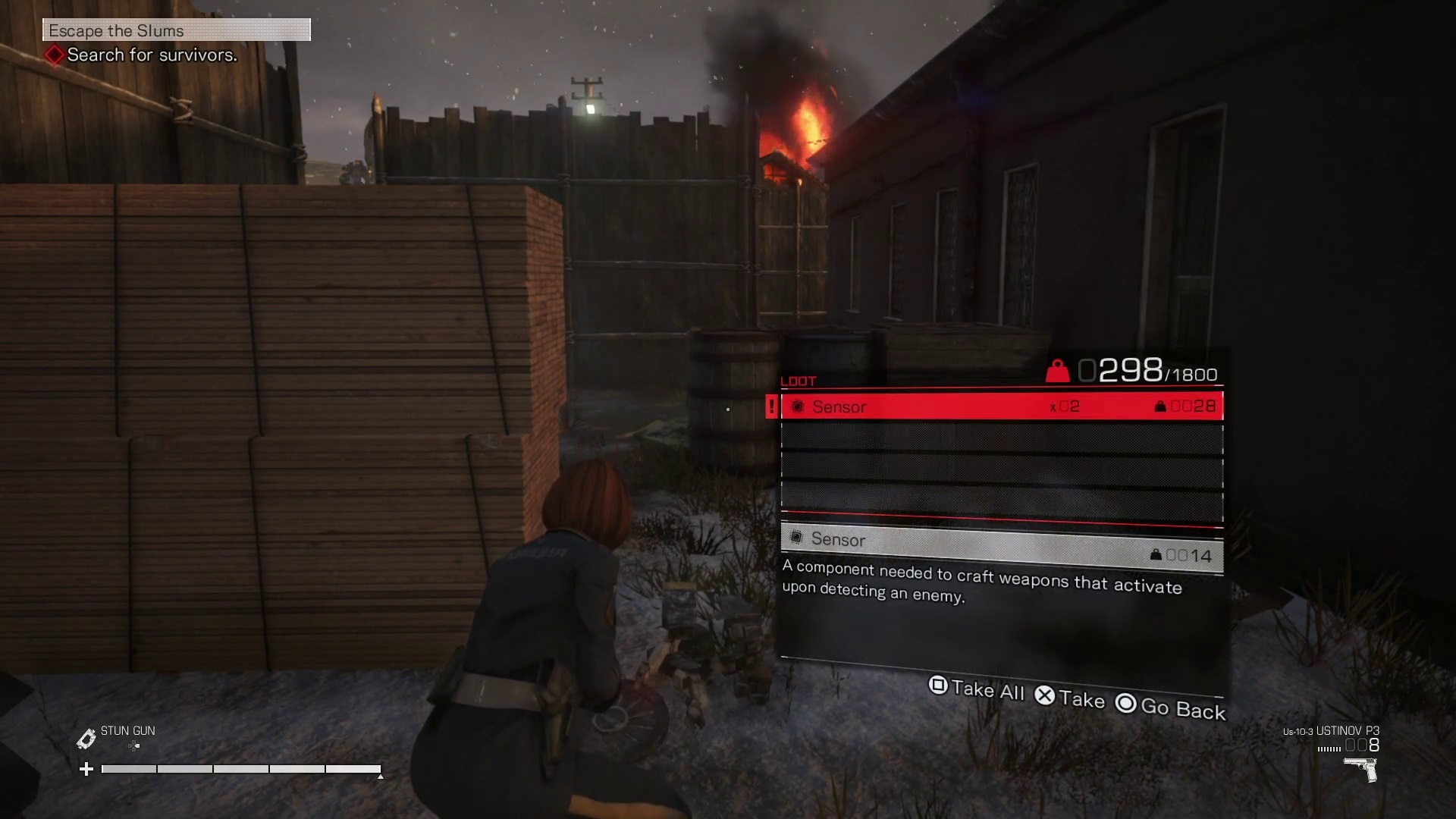Select the Ustinov P3 pistol icon
The width and height of the screenshot is (1456, 819).
(1361, 770)
